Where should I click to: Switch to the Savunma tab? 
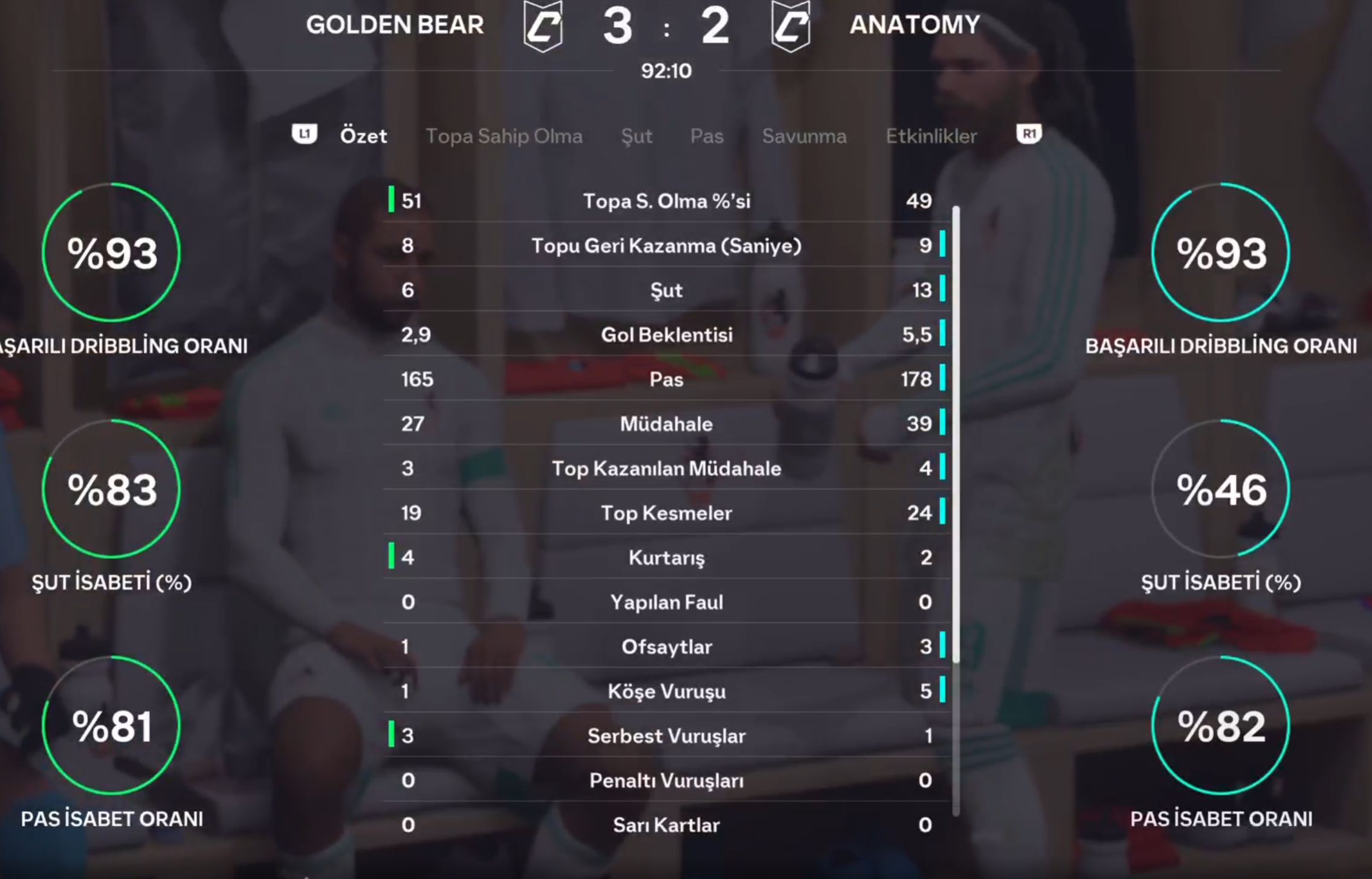point(804,136)
